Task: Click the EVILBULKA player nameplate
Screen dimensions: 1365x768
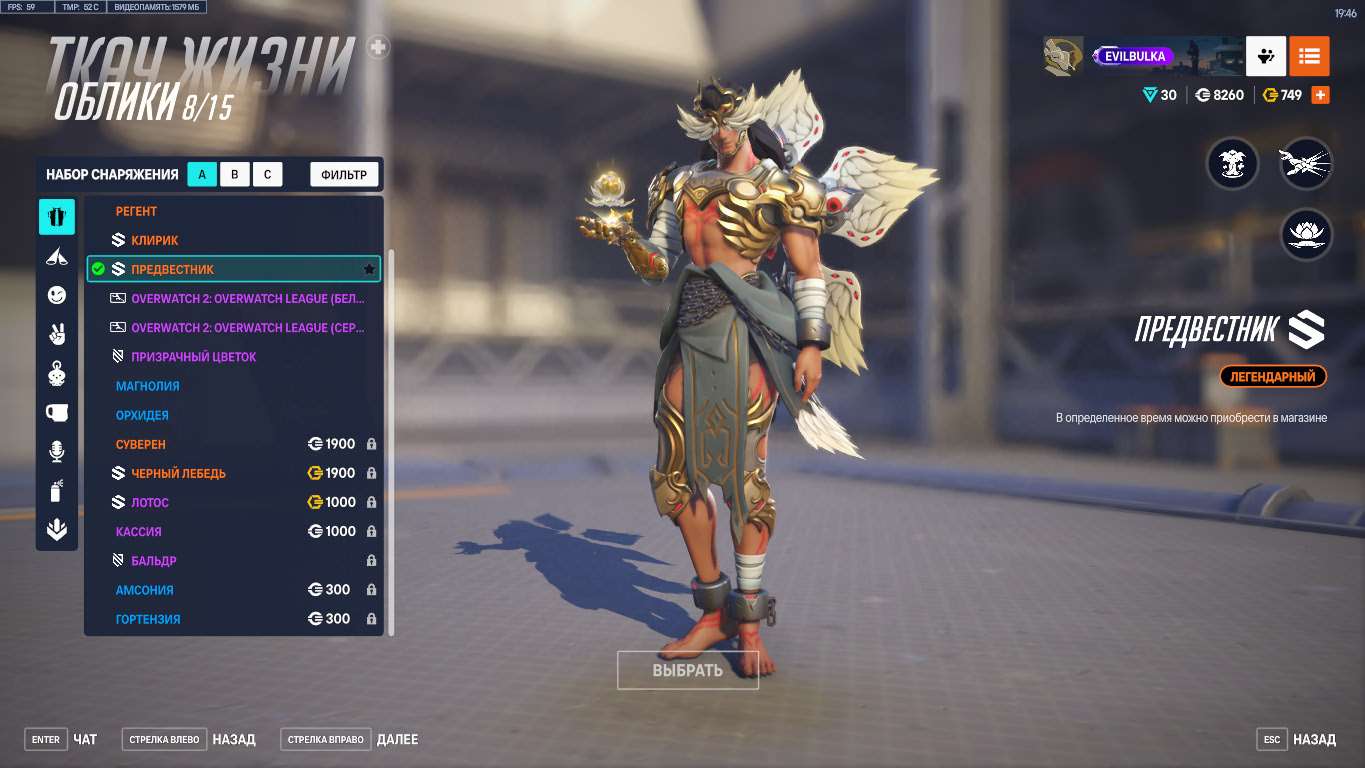Action: click(1135, 56)
